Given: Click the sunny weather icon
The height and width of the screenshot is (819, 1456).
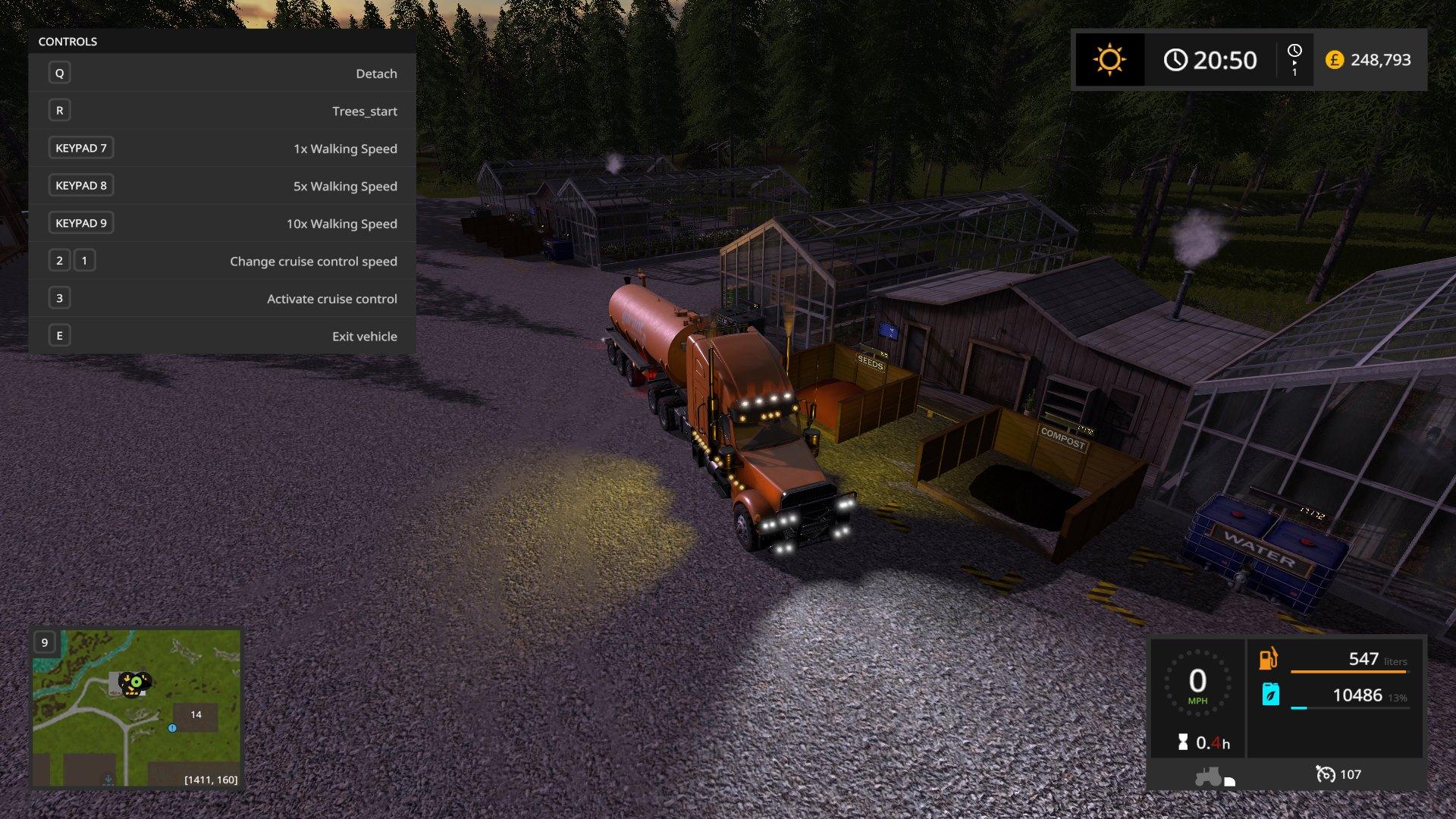Looking at the screenshot, I should click(x=1109, y=59).
